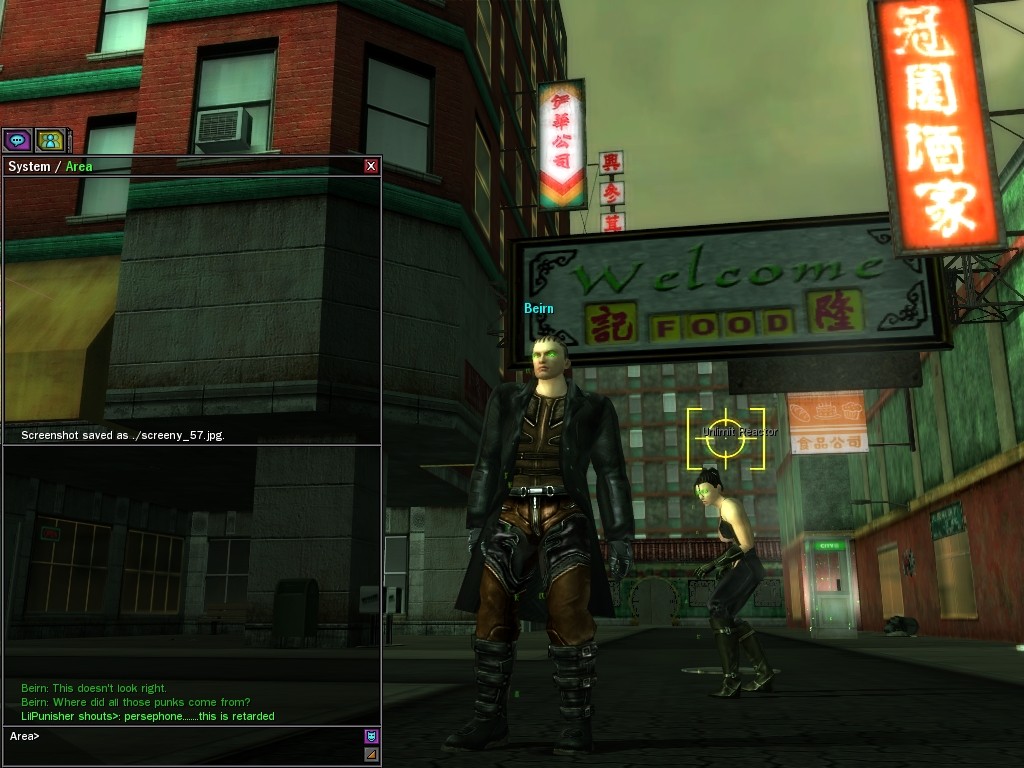The height and width of the screenshot is (768, 1024).
Task: Open the purple speech bubble chat tab
Action: pos(18,140)
